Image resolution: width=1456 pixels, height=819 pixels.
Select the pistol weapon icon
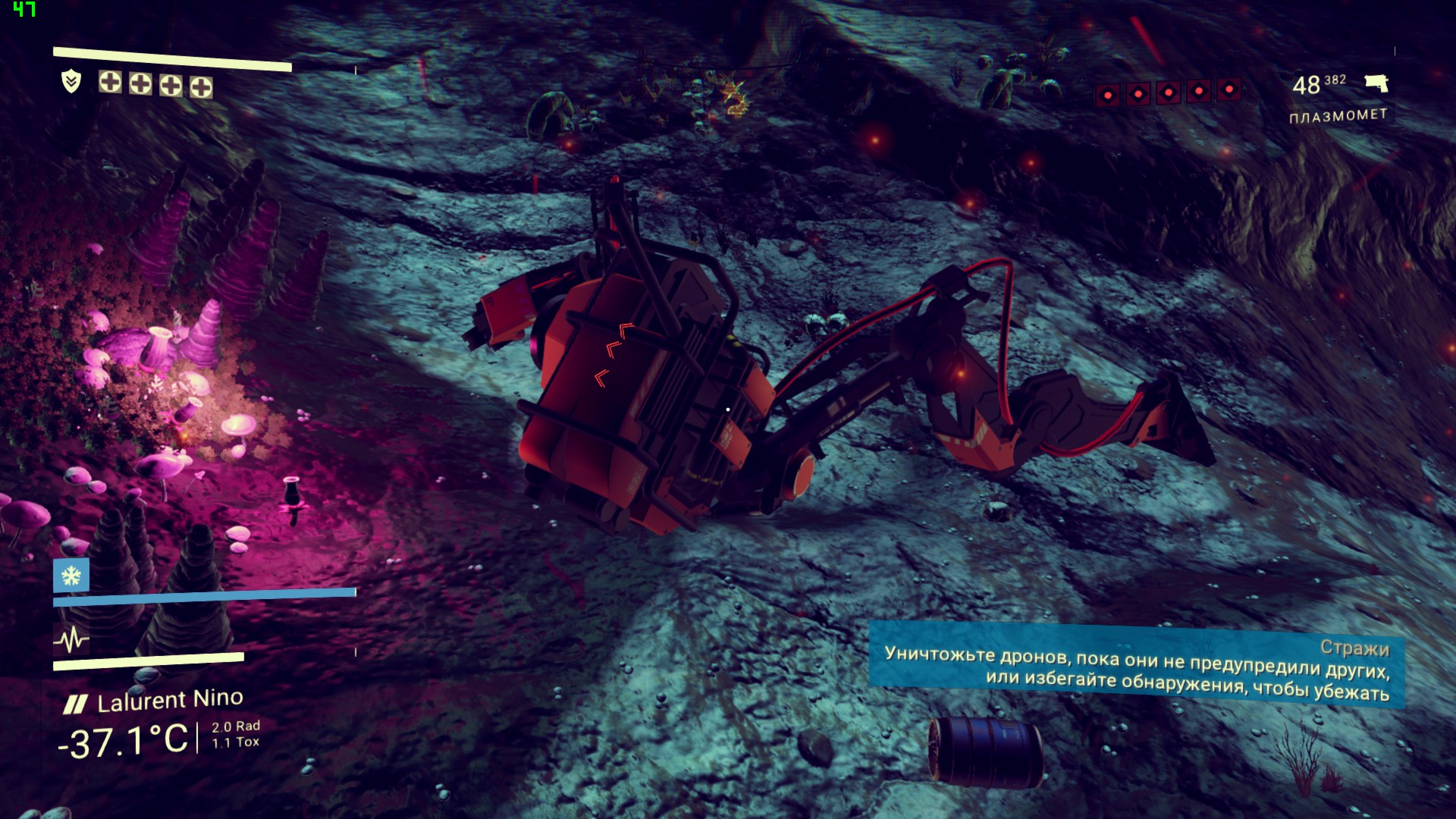[x=1376, y=83]
